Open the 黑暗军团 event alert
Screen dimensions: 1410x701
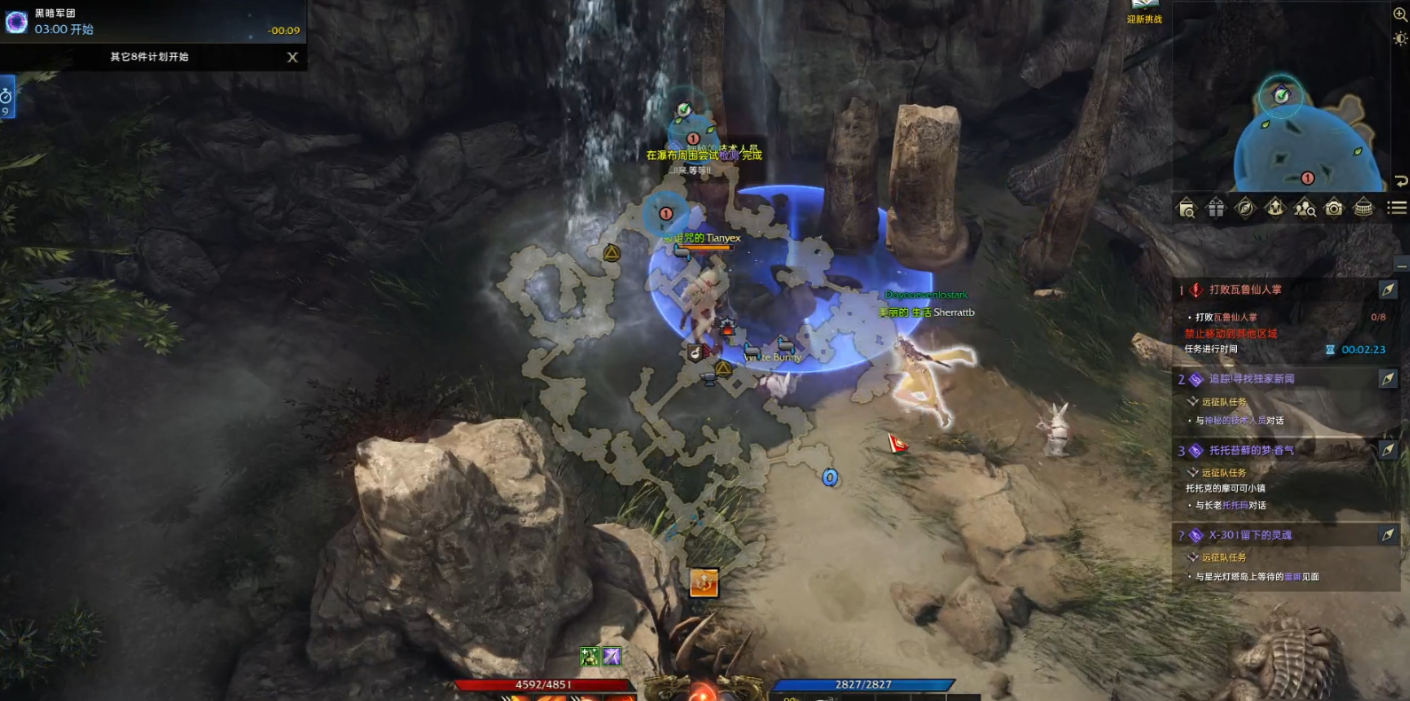pyautogui.click(x=17, y=22)
